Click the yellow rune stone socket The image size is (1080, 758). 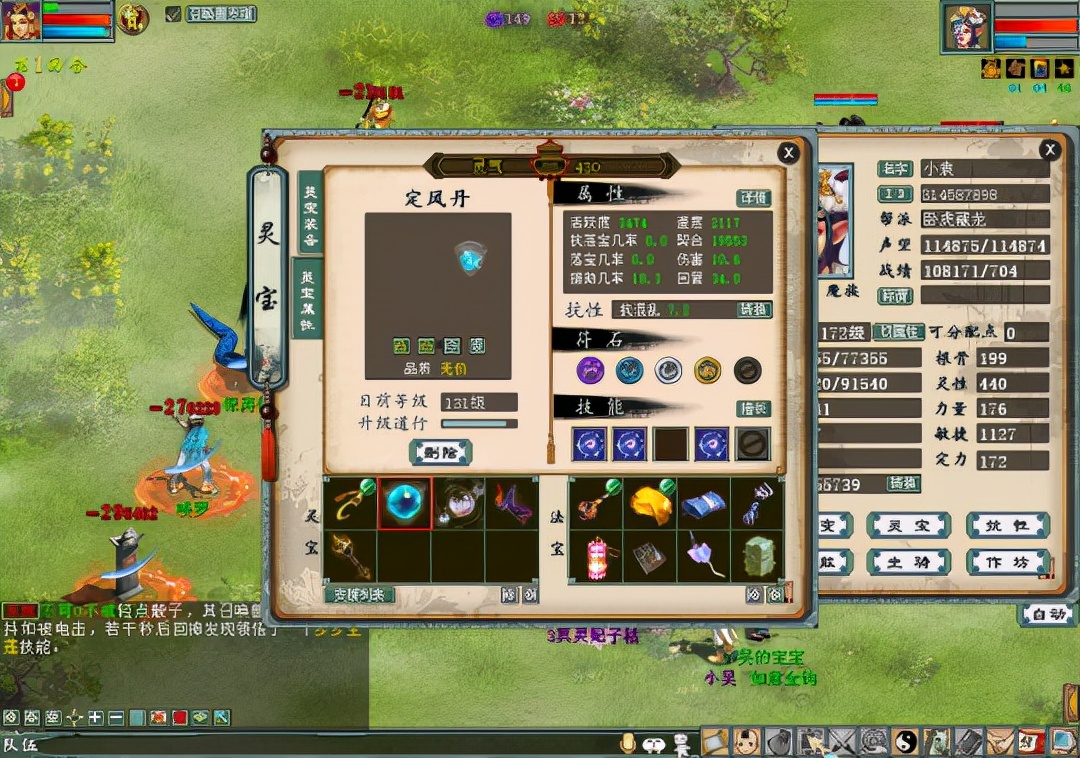click(x=708, y=370)
